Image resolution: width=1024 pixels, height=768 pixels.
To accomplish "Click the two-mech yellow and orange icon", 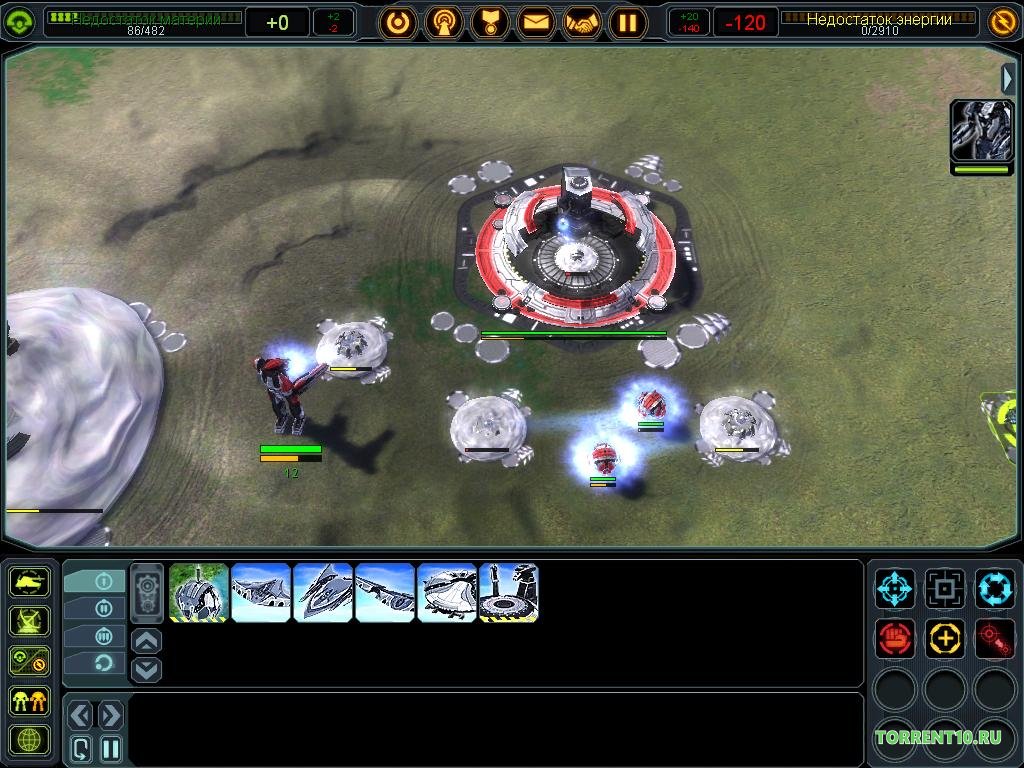I will click(x=29, y=700).
